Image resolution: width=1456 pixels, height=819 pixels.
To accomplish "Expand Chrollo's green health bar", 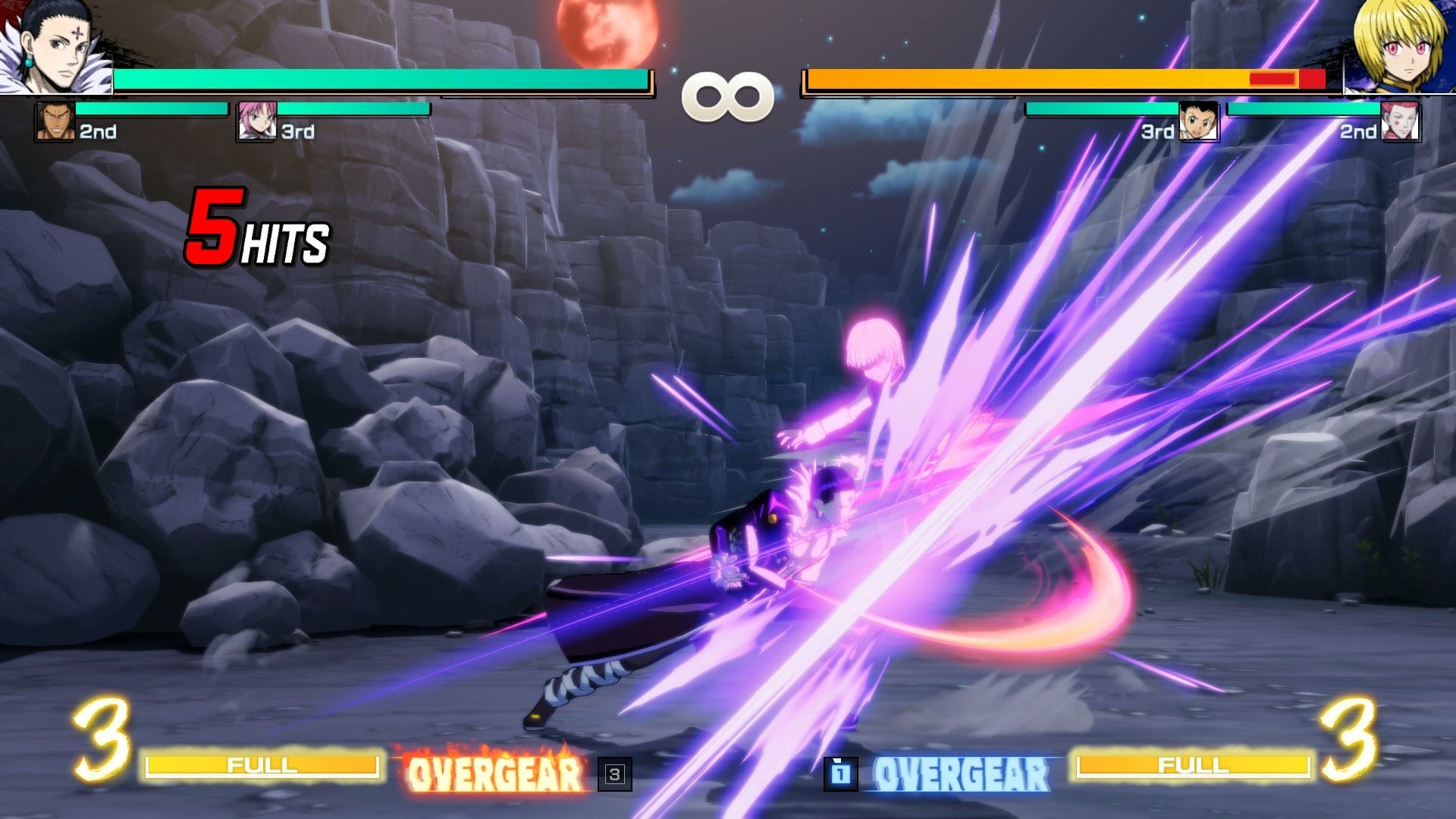I will point(379,77).
